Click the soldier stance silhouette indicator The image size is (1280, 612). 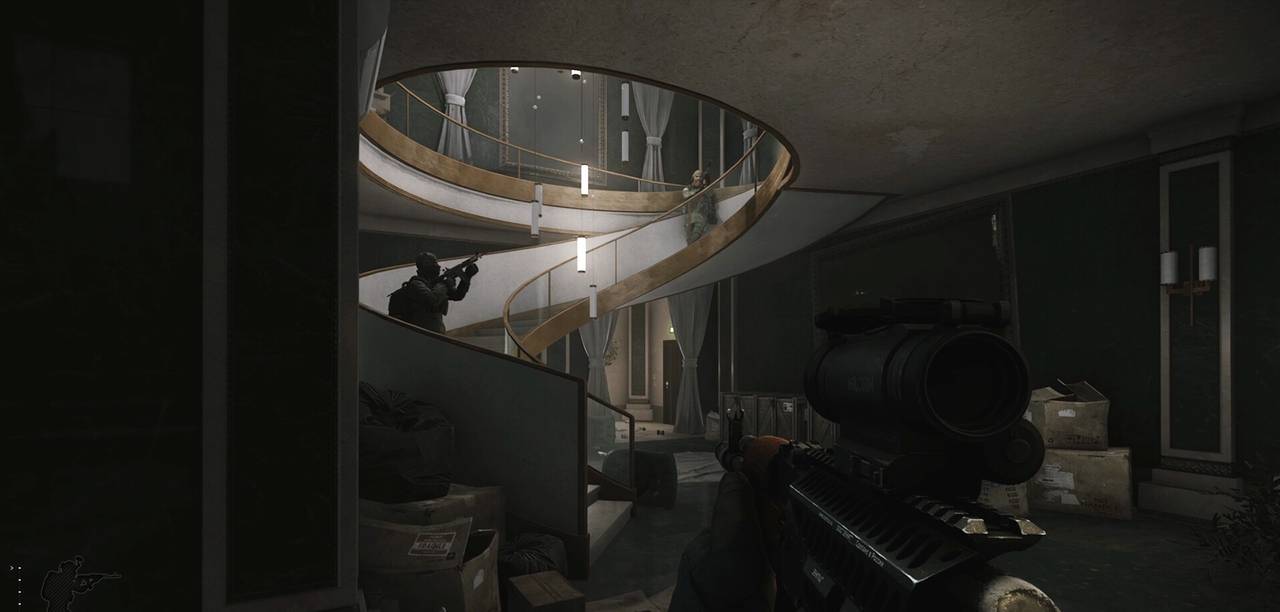(72, 582)
